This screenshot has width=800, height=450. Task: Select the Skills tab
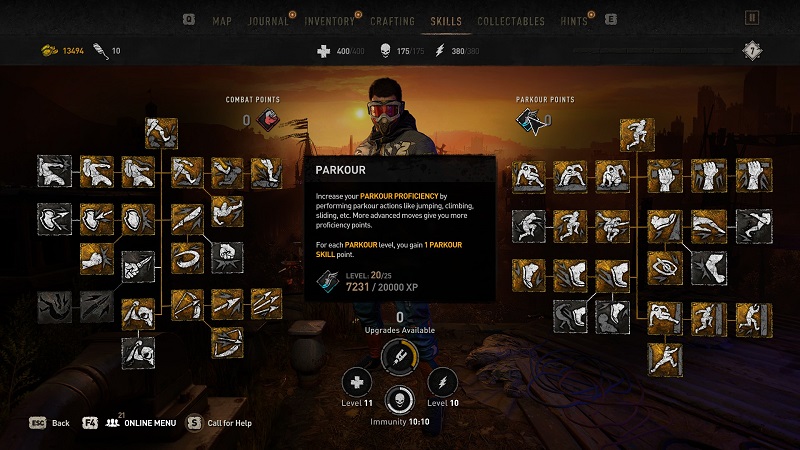(445, 21)
